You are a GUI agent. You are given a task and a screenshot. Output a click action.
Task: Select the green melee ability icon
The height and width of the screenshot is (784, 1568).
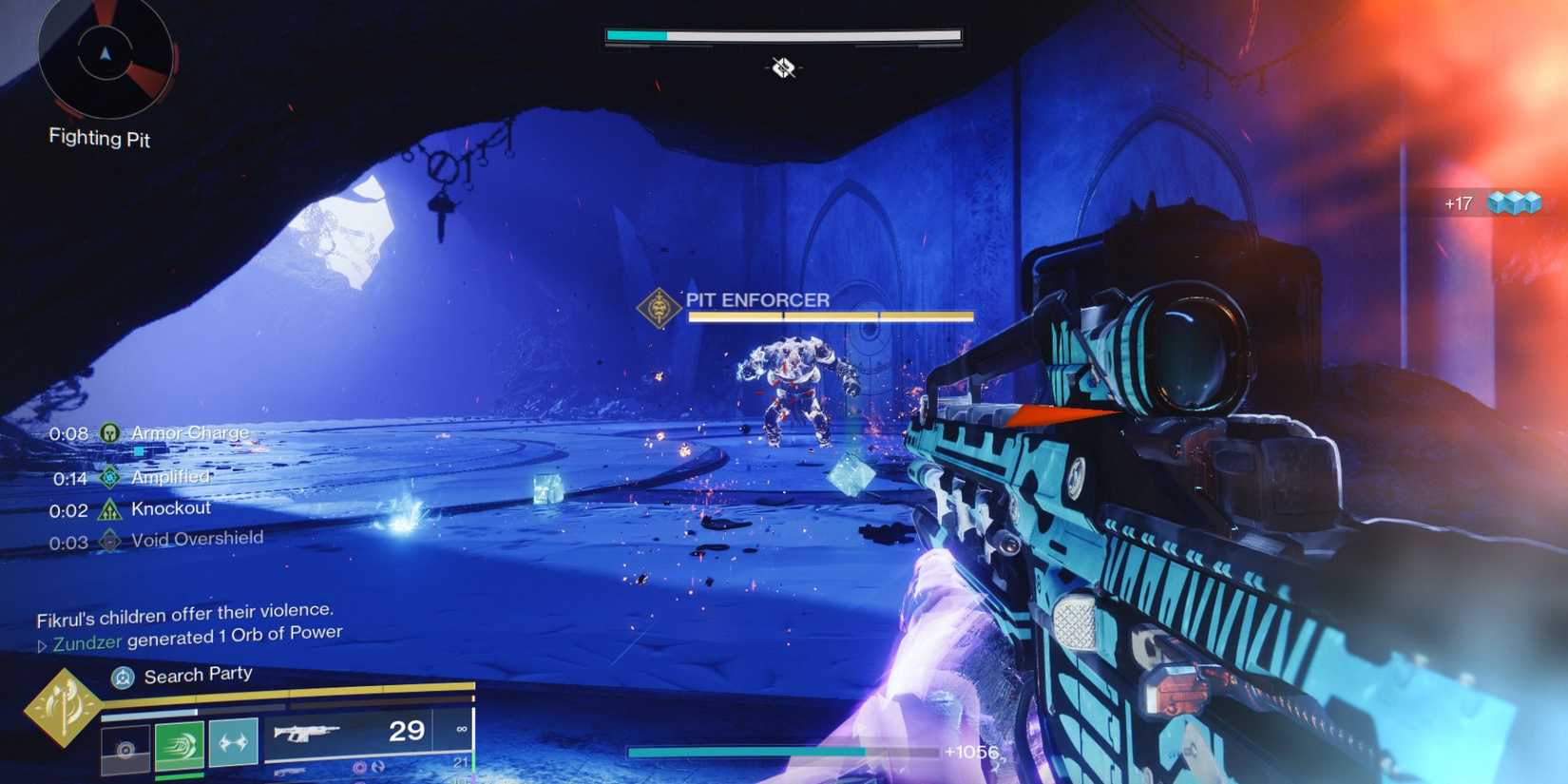pyautogui.click(x=182, y=745)
